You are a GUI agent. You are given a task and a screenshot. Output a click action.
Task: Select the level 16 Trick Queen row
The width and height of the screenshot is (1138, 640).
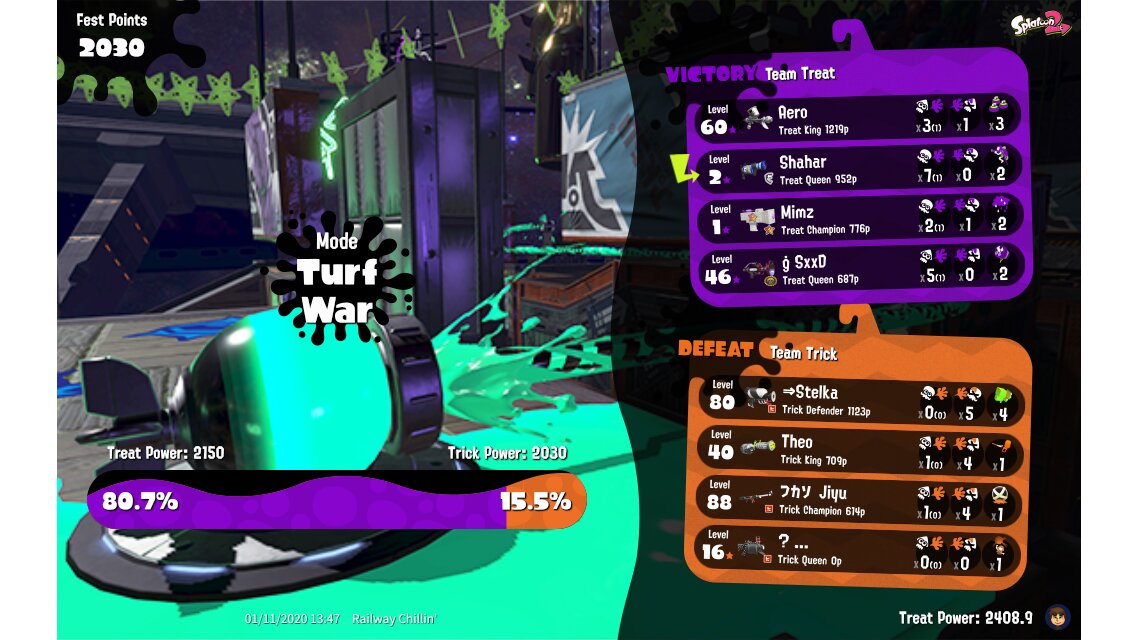click(x=858, y=550)
